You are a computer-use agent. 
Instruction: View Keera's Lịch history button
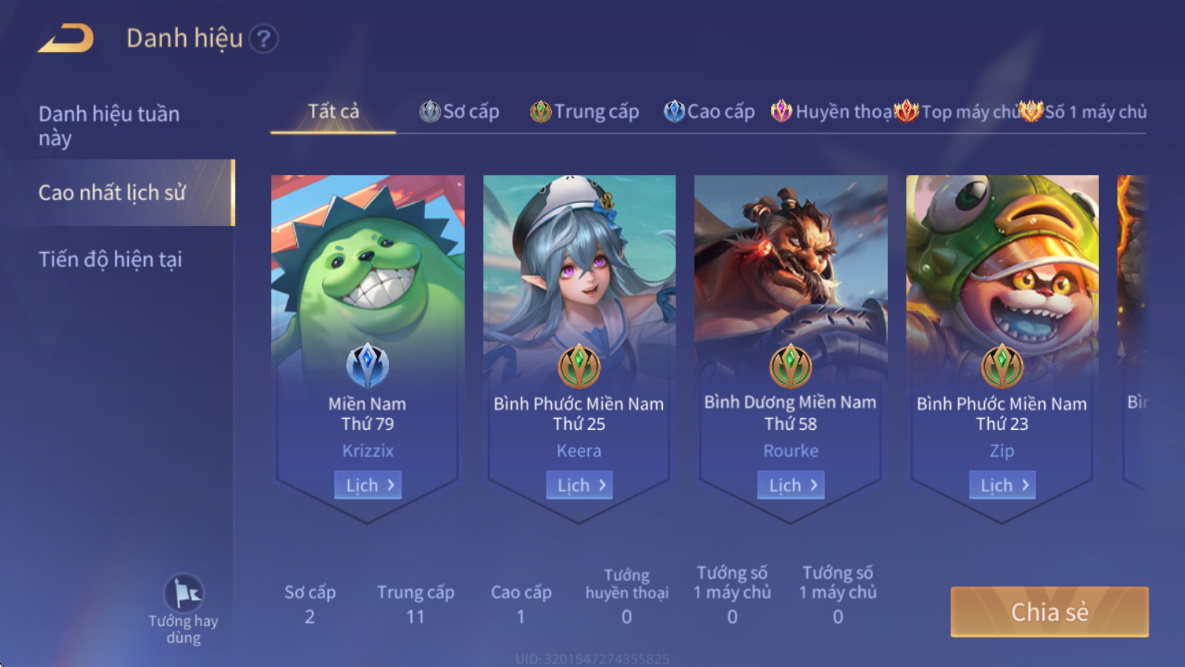click(x=579, y=485)
